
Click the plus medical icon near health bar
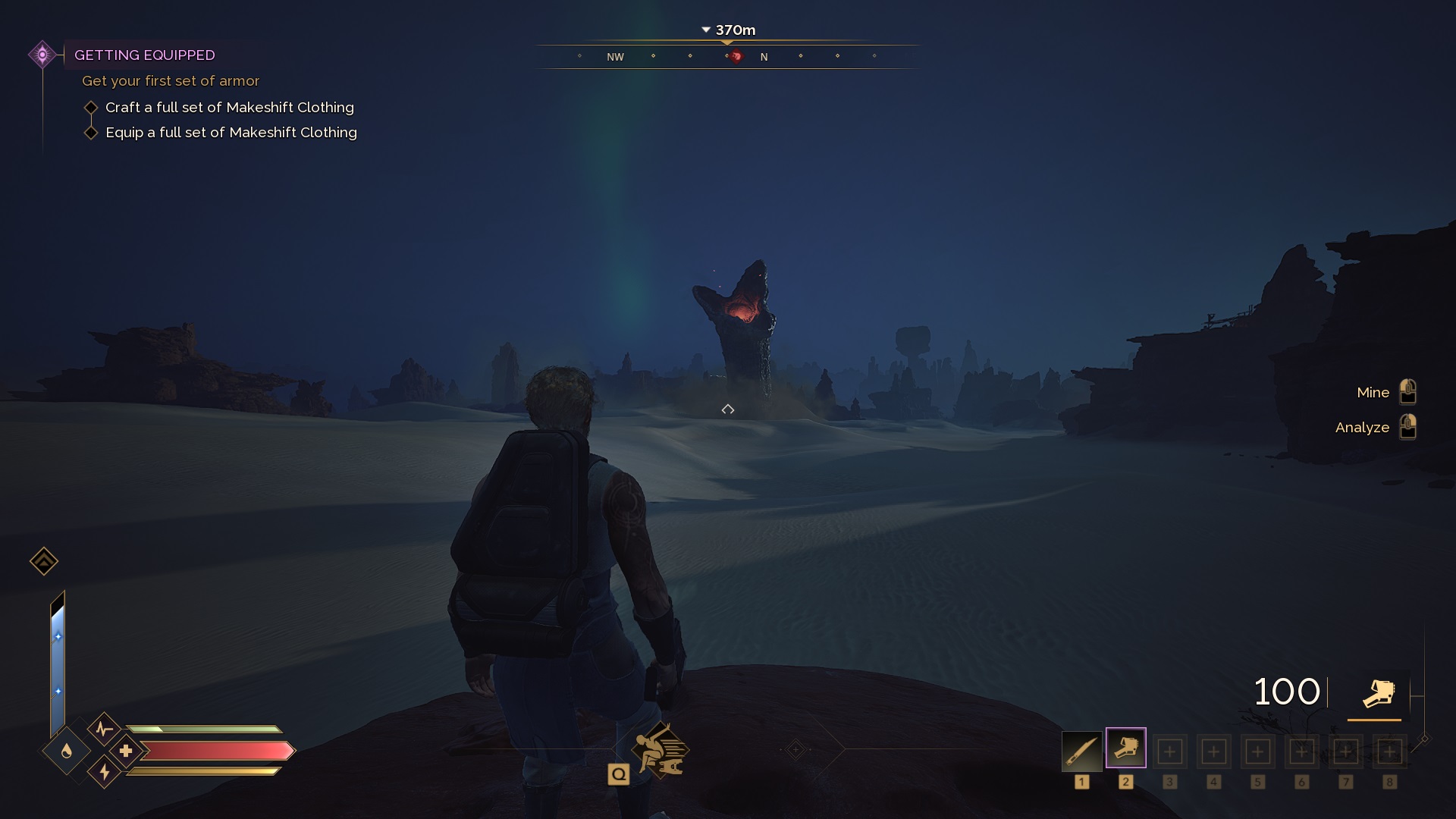(x=127, y=751)
